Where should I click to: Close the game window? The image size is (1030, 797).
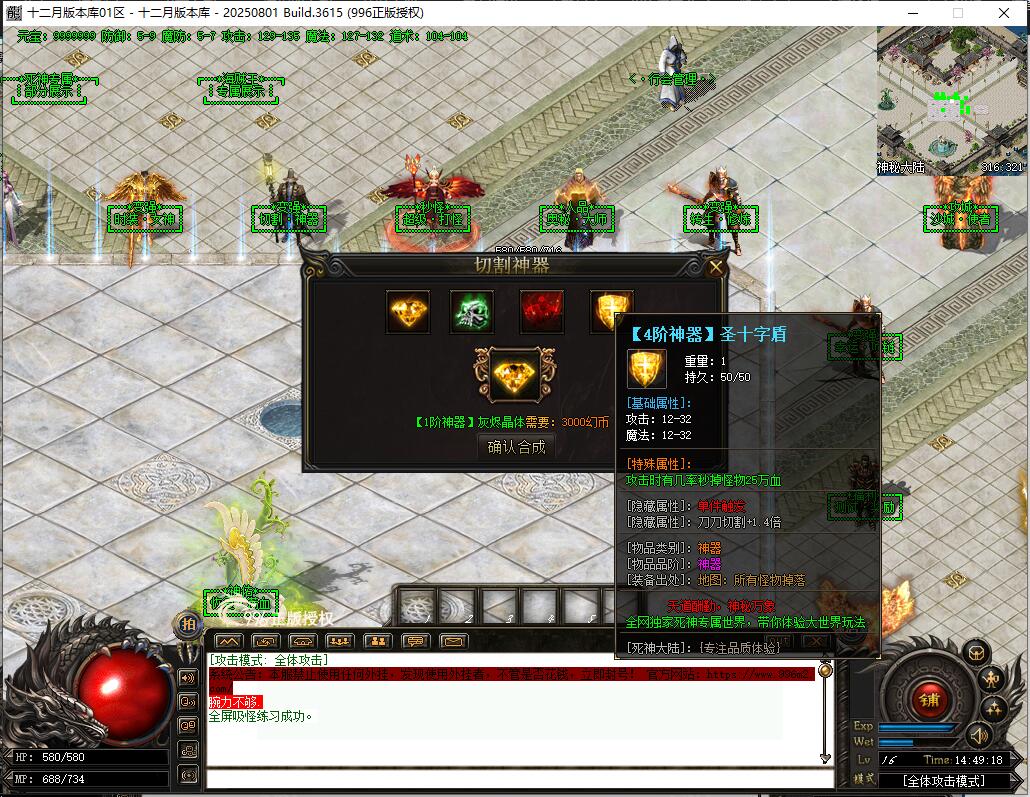(x=1004, y=13)
